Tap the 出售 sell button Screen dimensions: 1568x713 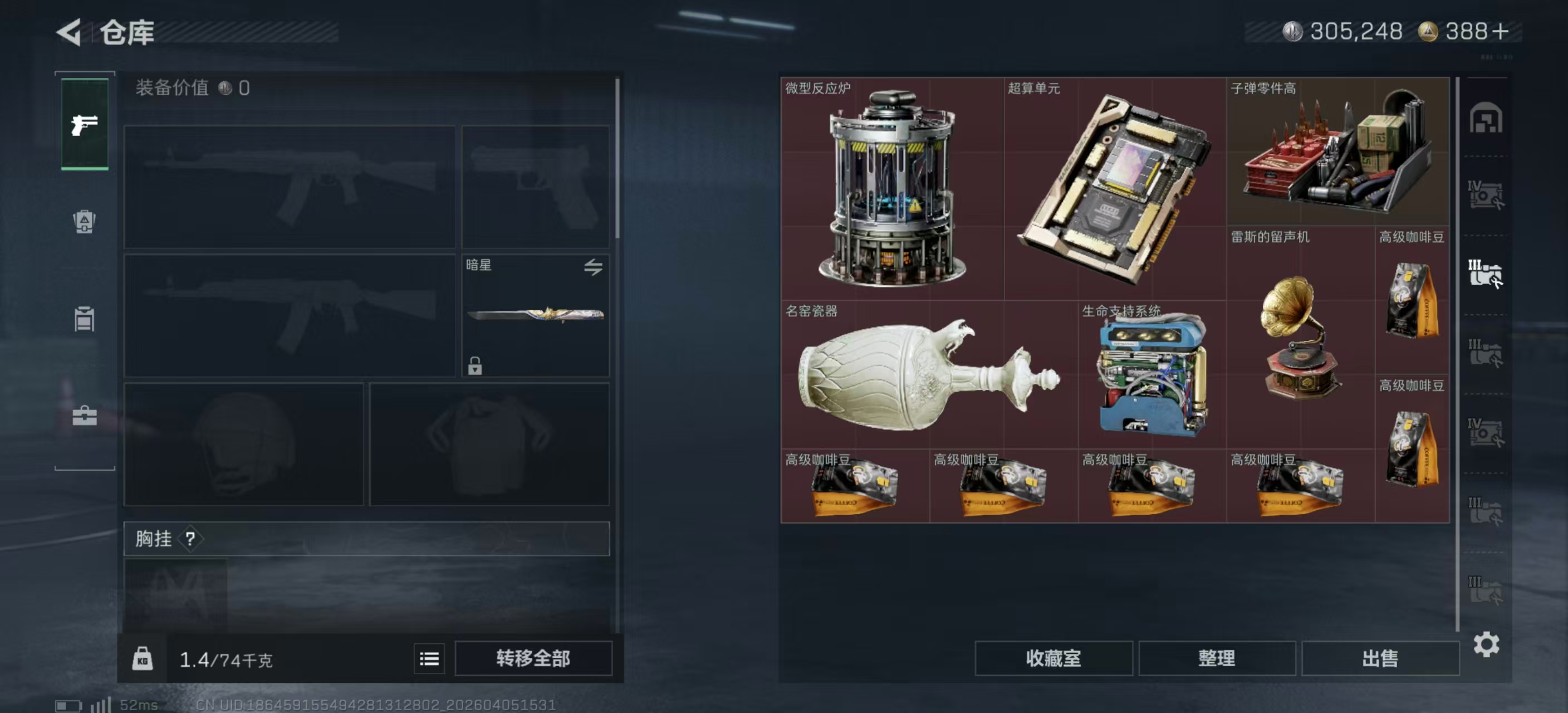tap(1379, 658)
